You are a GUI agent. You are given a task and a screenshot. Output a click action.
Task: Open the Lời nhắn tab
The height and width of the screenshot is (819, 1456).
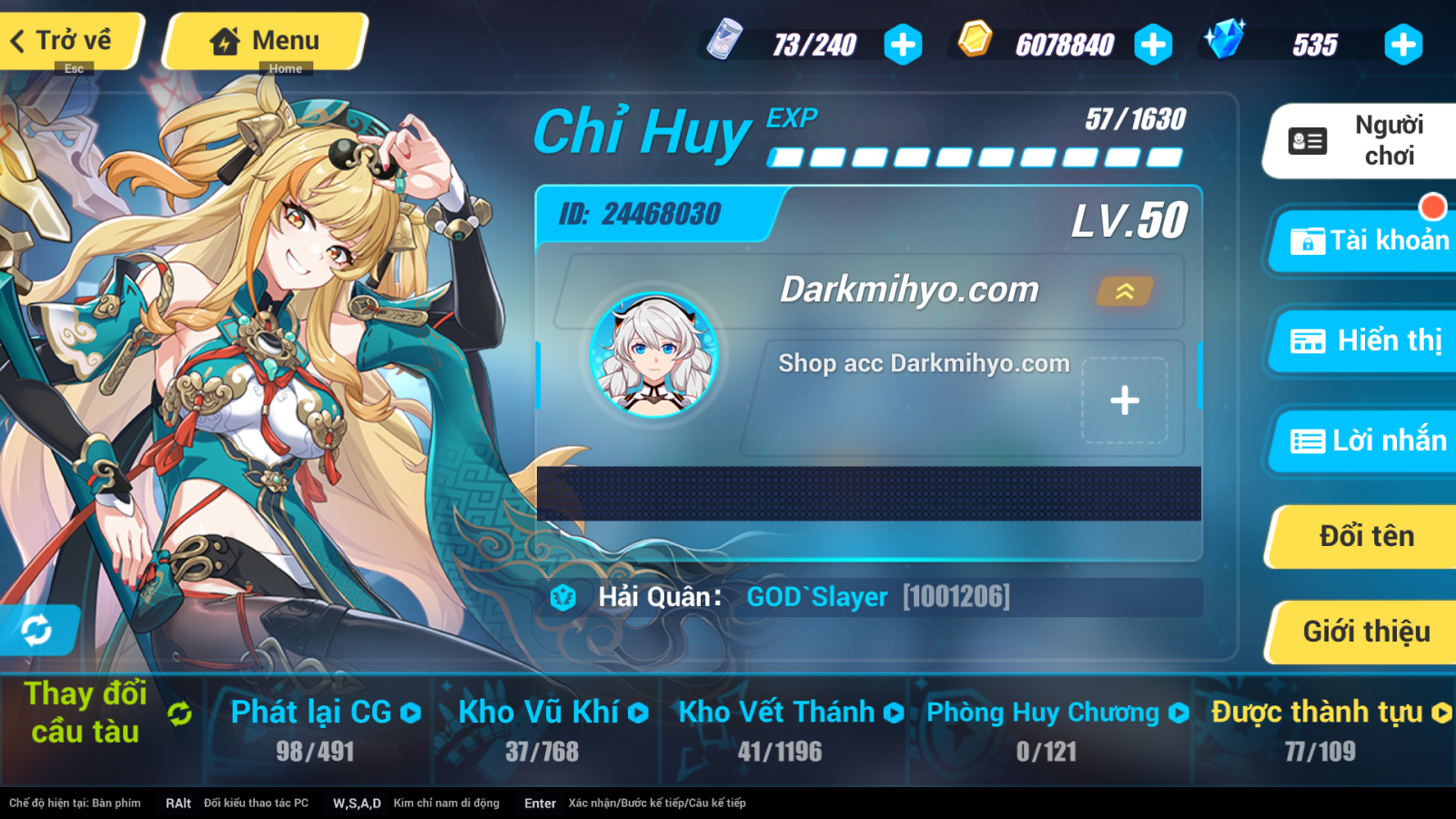[x=1365, y=440]
